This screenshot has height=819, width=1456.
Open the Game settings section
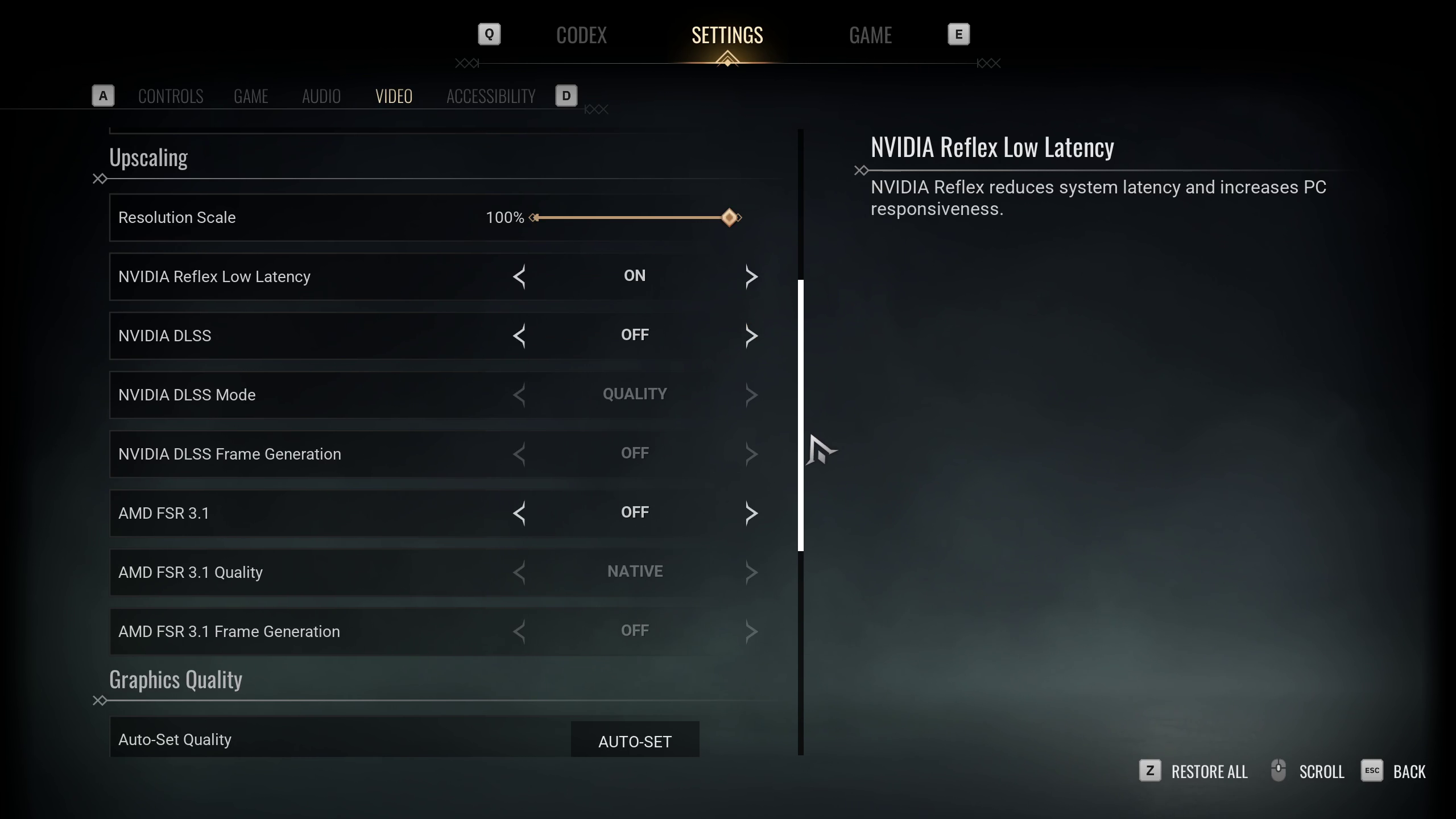click(251, 96)
